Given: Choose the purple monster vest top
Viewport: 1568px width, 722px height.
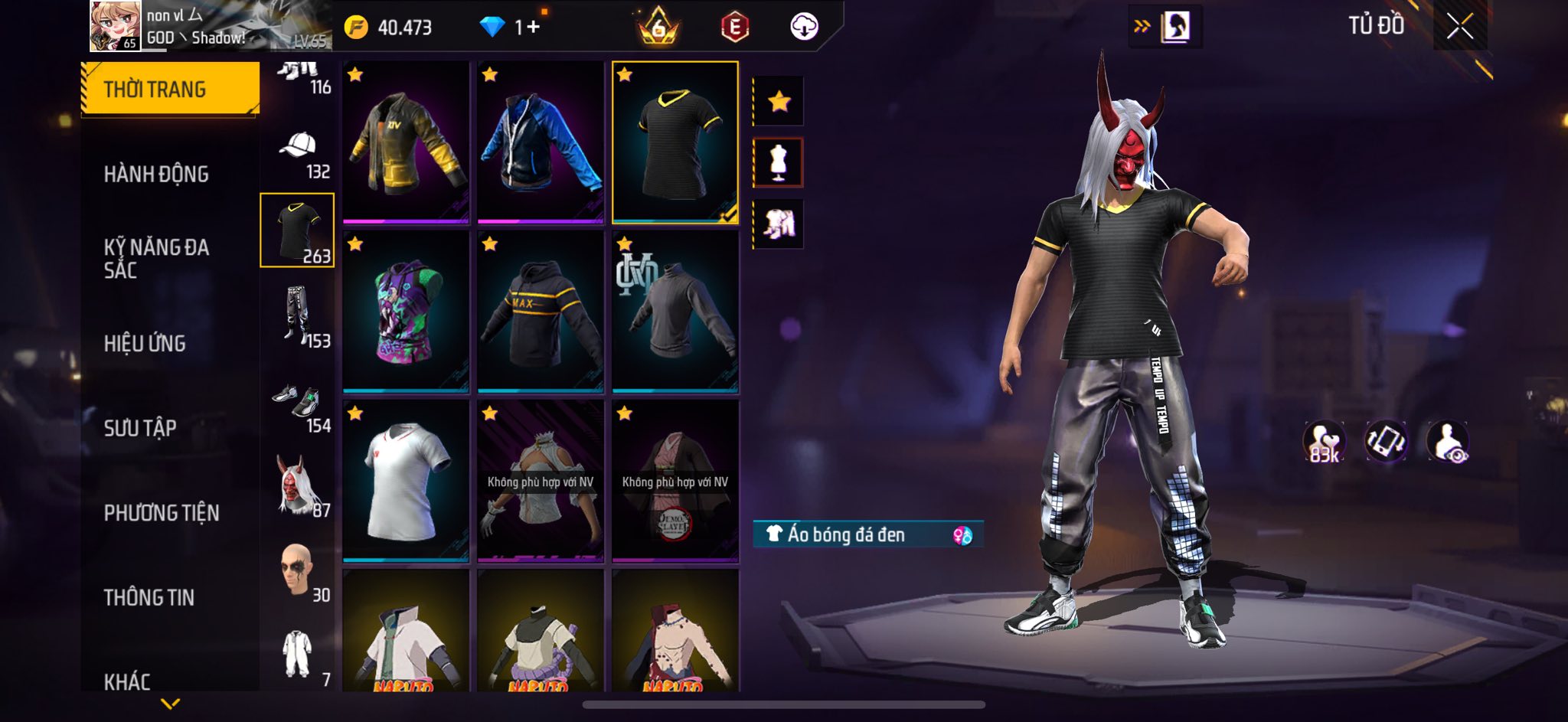Looking at the screenshot, I should tap(406, 312).
